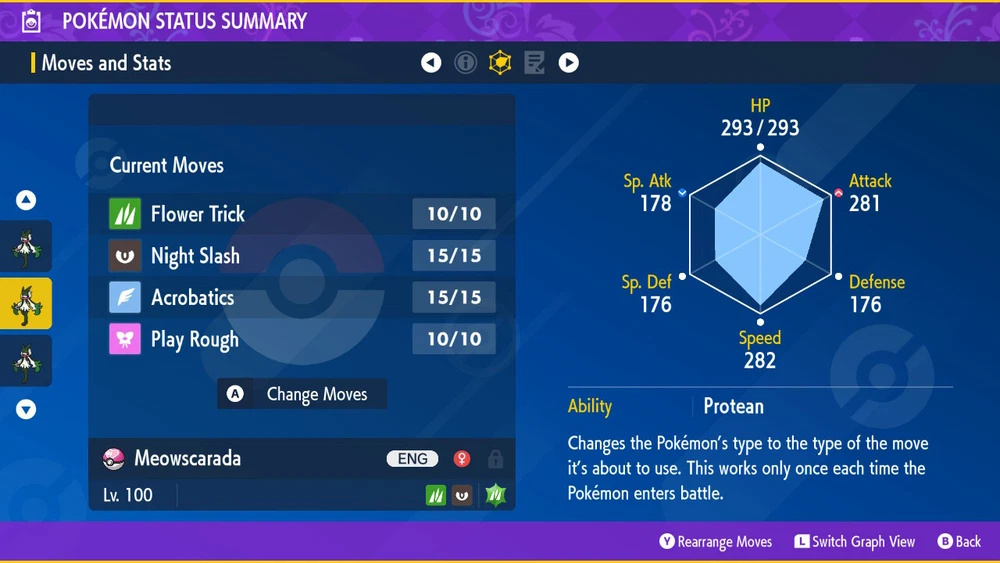Switch to the info page tab
This screenshot has height=563, width=1000.
tap(465, 63)
